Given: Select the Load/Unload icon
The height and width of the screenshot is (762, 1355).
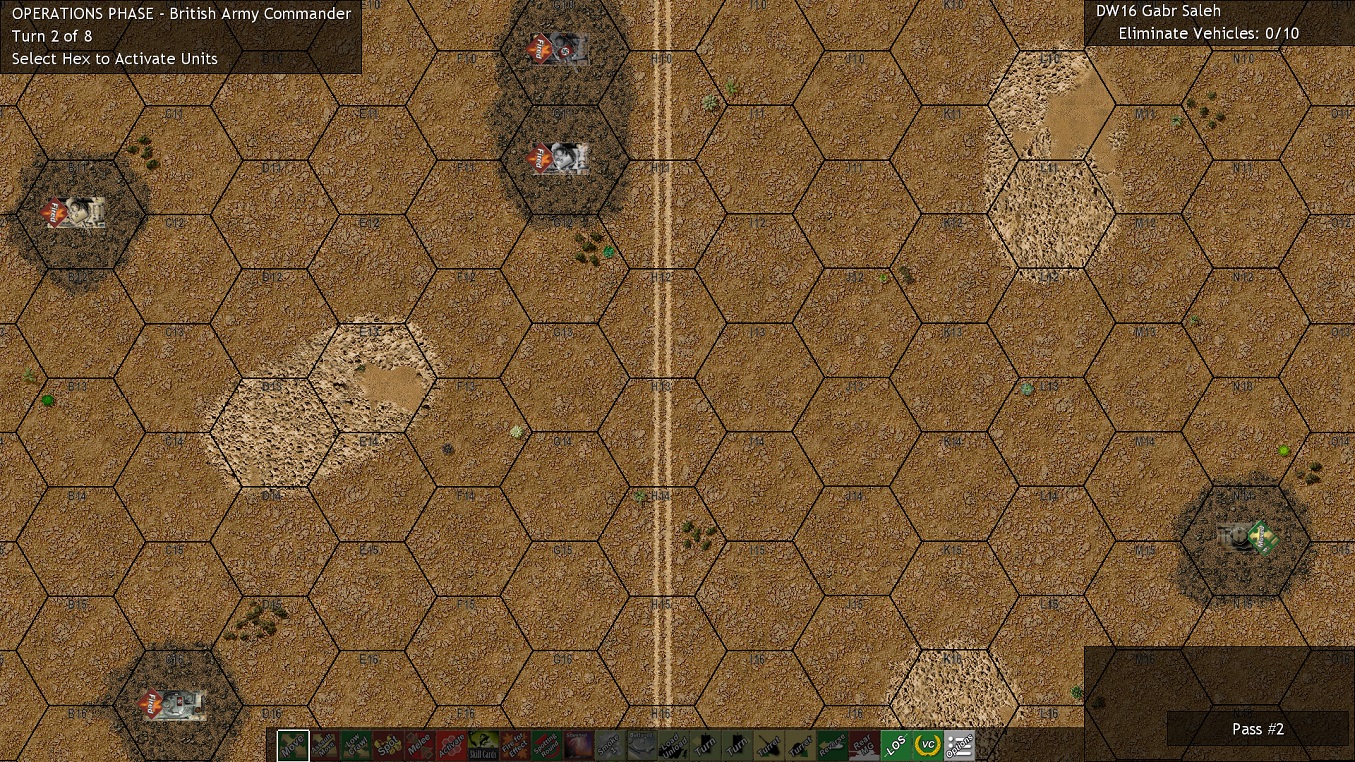Looking at the screenshot, I should [673, 744].
